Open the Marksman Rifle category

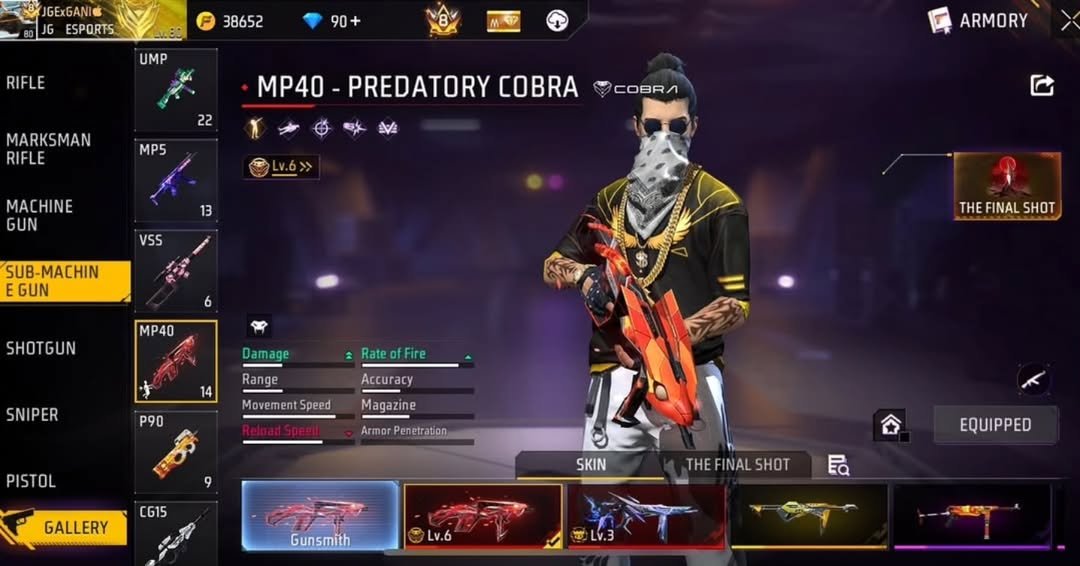tap(48, 149)
